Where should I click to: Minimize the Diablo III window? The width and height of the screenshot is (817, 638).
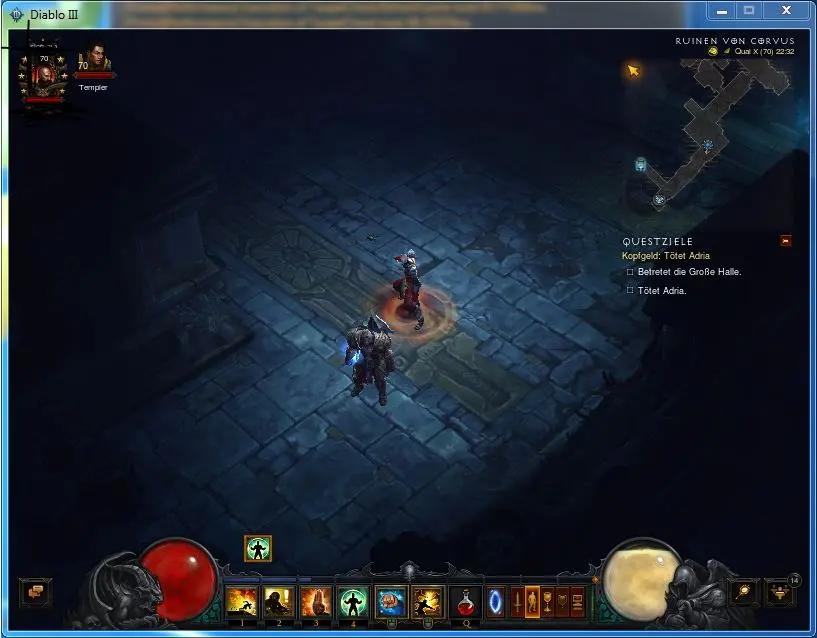coord(722,10)
